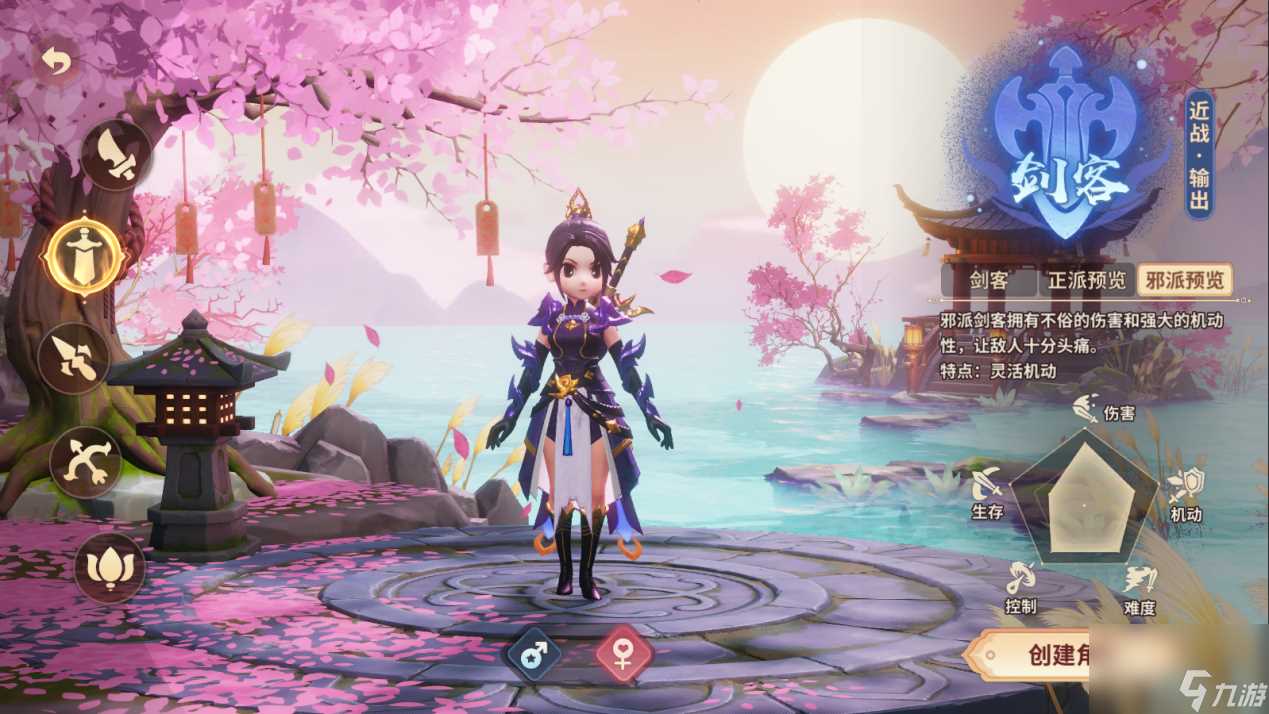The image size is (1269, 714).
Task: Switch character gender to female
Action: click(624, 655)
